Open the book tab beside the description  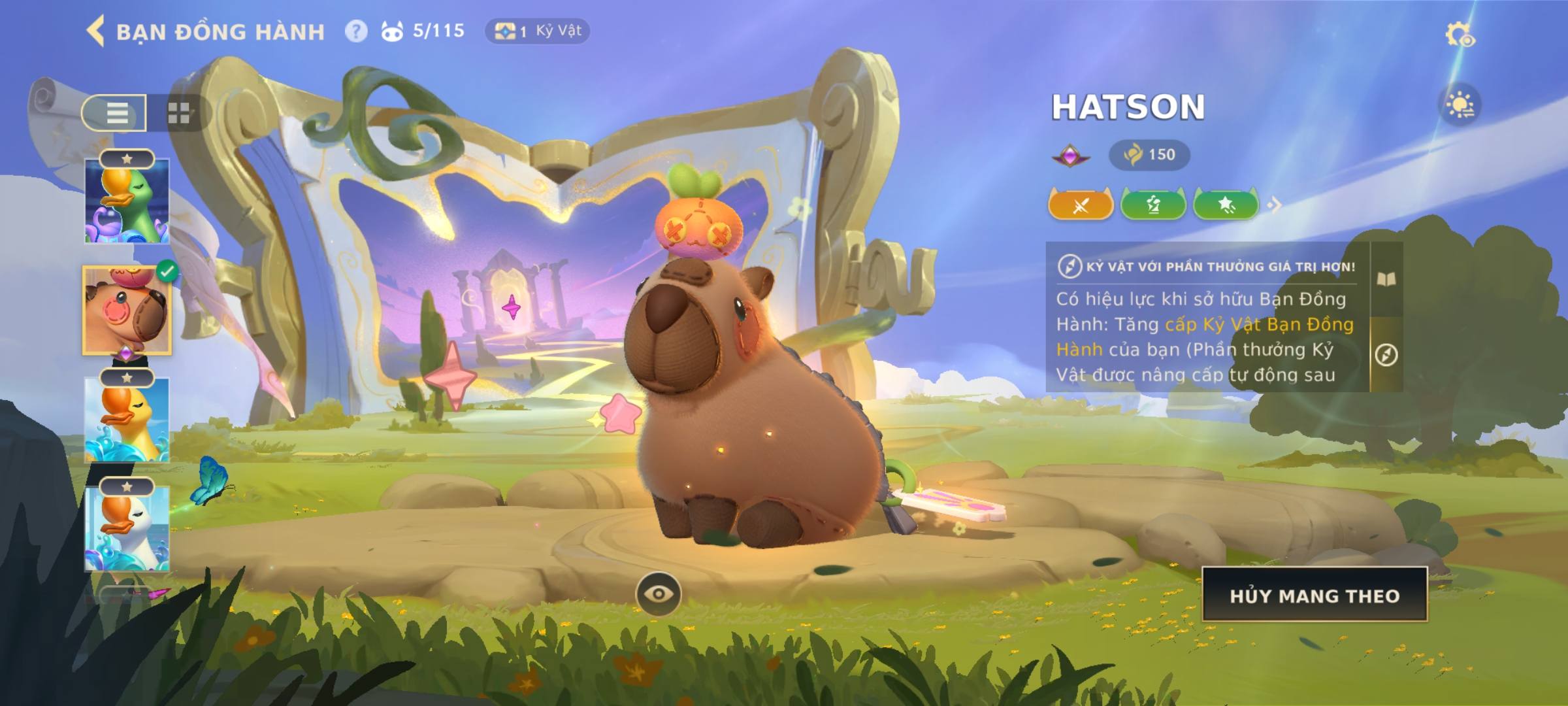coord(1386,280)
